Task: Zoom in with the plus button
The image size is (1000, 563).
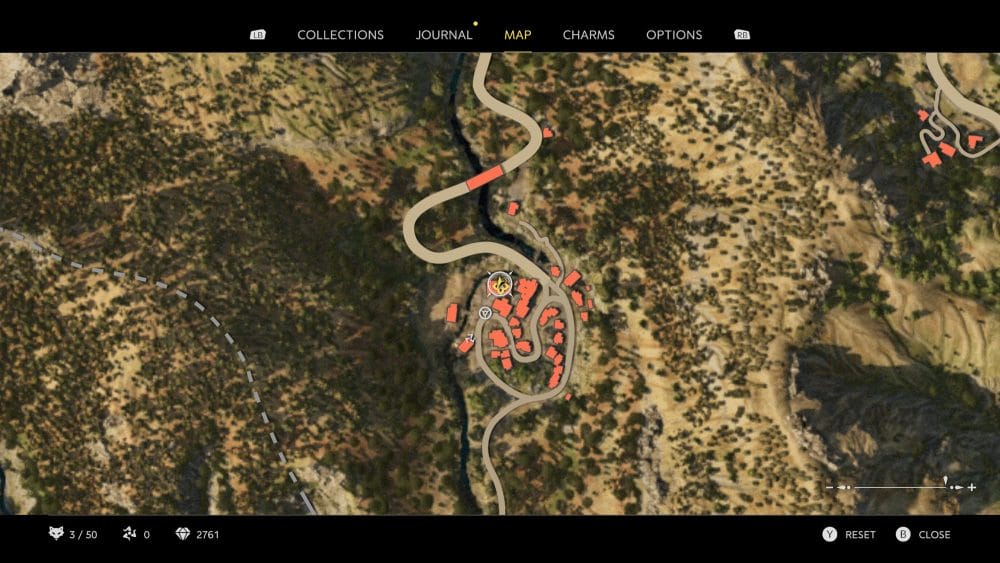Action: 972,487
